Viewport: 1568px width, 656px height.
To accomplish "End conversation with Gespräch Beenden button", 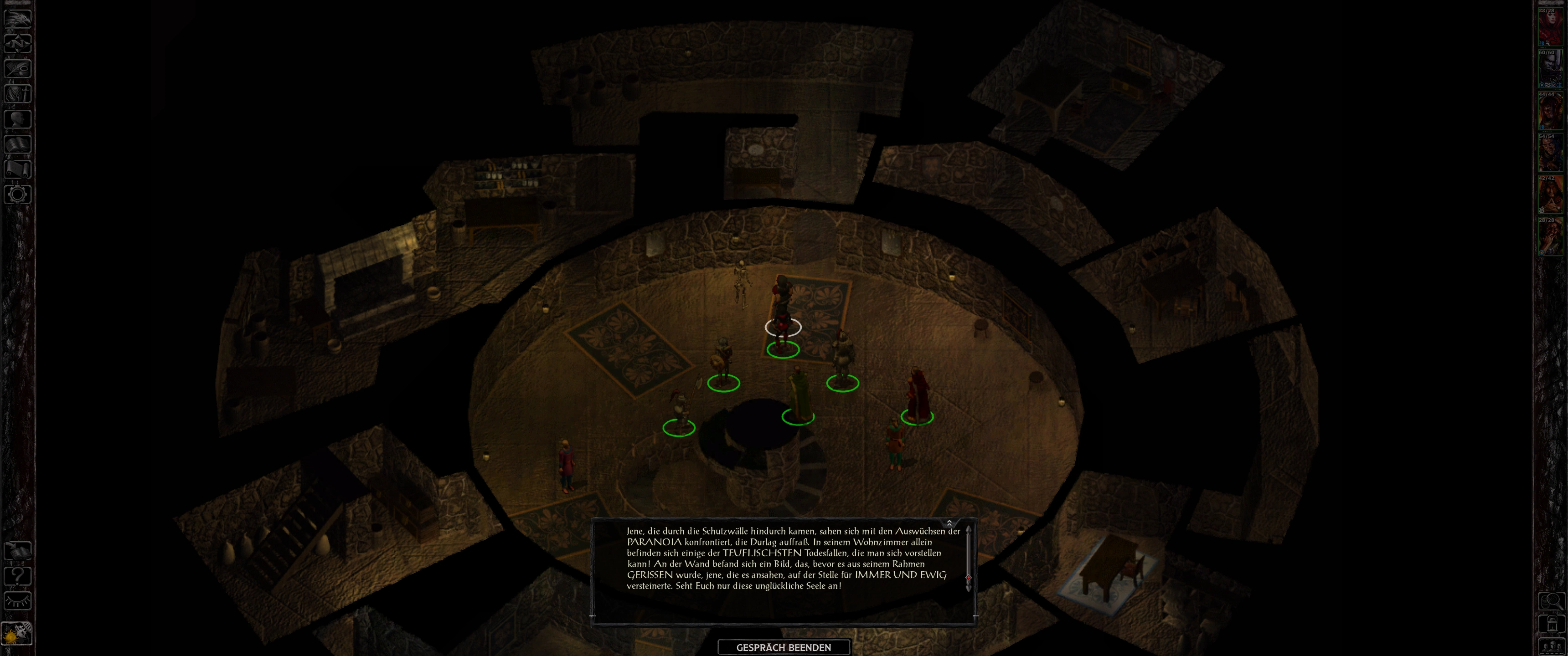I will point(784,647).
